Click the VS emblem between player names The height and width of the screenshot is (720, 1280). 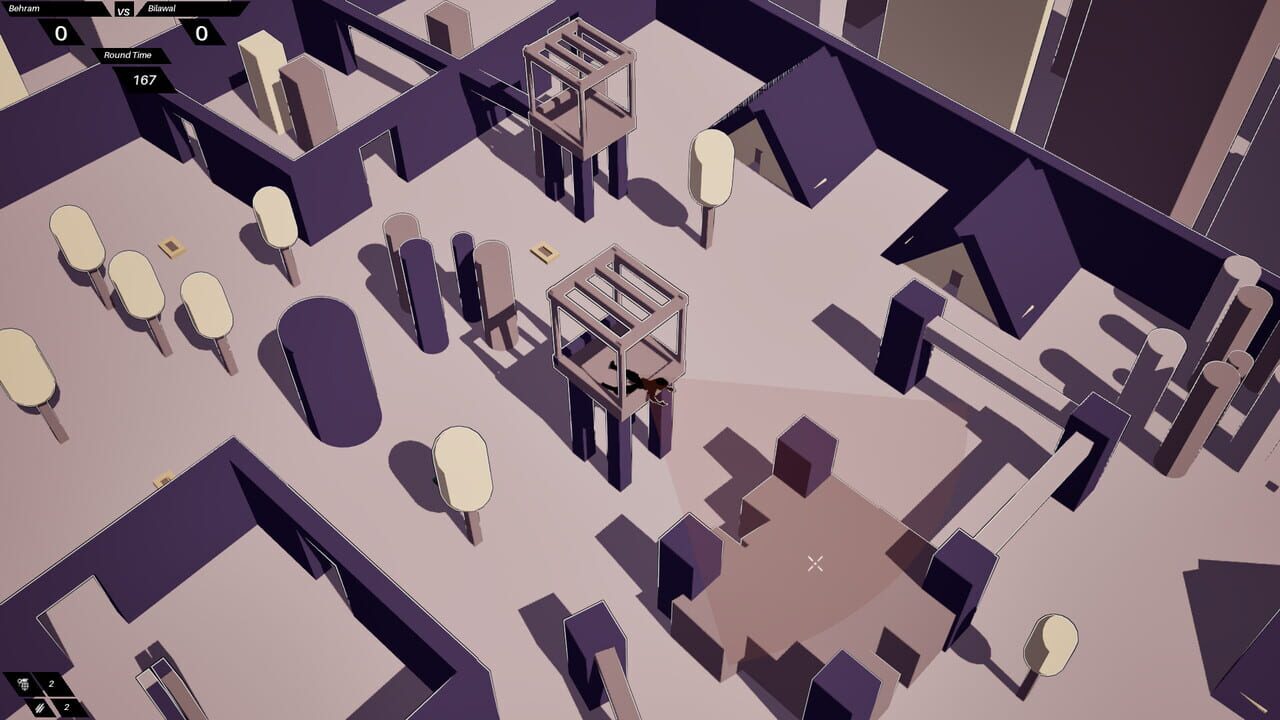point(123,11)
